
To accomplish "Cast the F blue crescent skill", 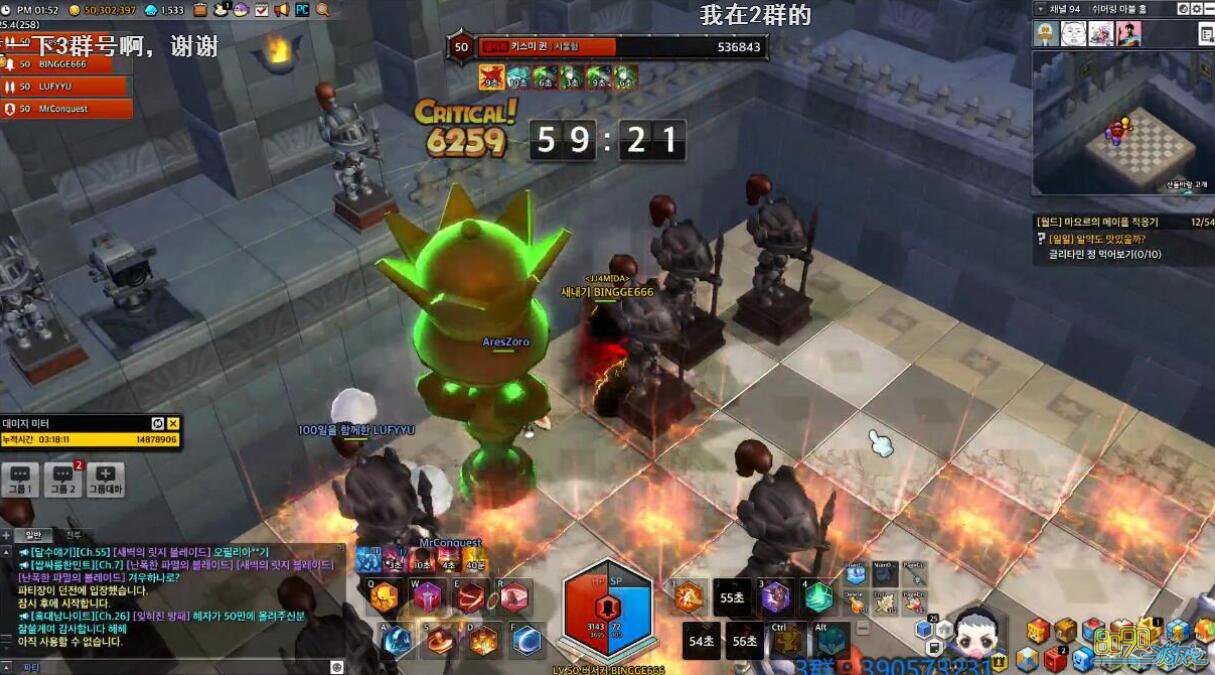I will 527,640.
